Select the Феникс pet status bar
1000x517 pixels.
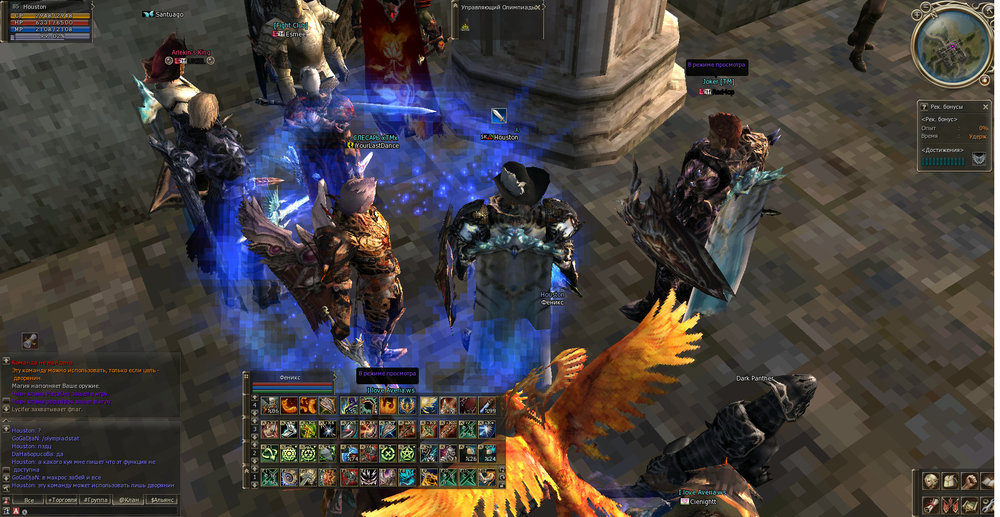pos(290,383)
